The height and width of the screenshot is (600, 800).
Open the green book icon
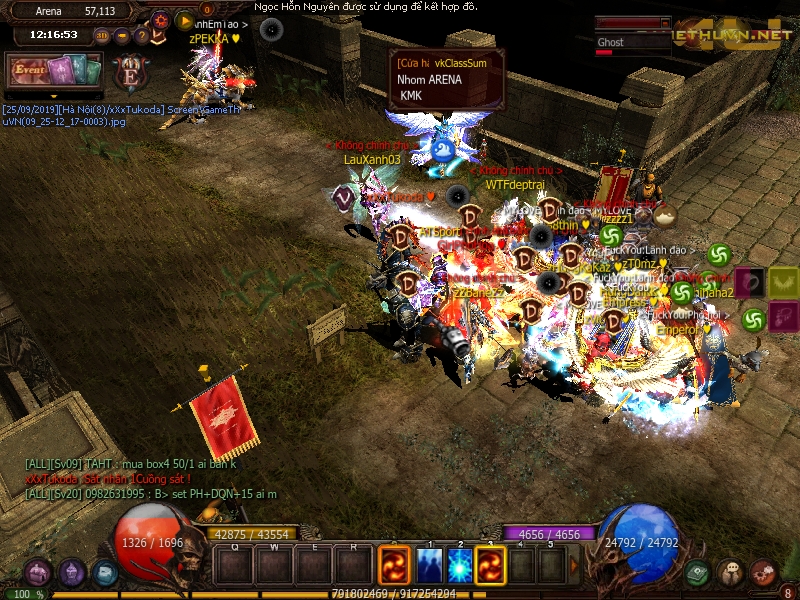[x=698, y=573]
